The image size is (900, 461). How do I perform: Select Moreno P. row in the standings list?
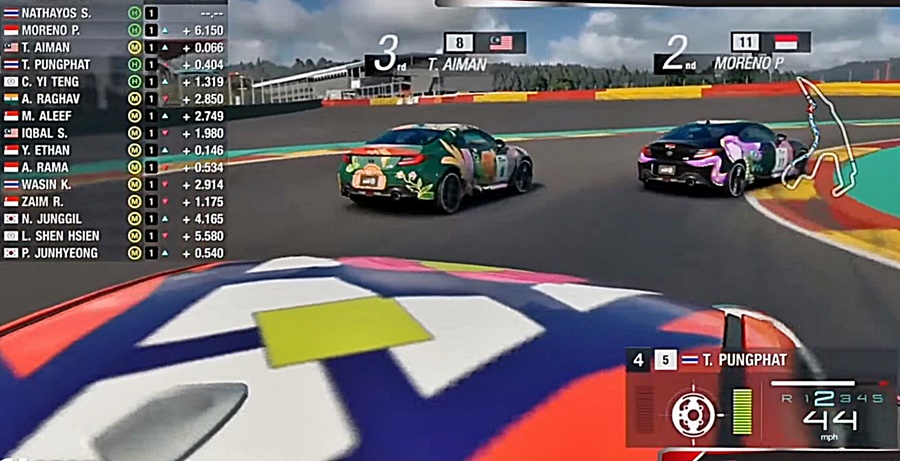56,30
